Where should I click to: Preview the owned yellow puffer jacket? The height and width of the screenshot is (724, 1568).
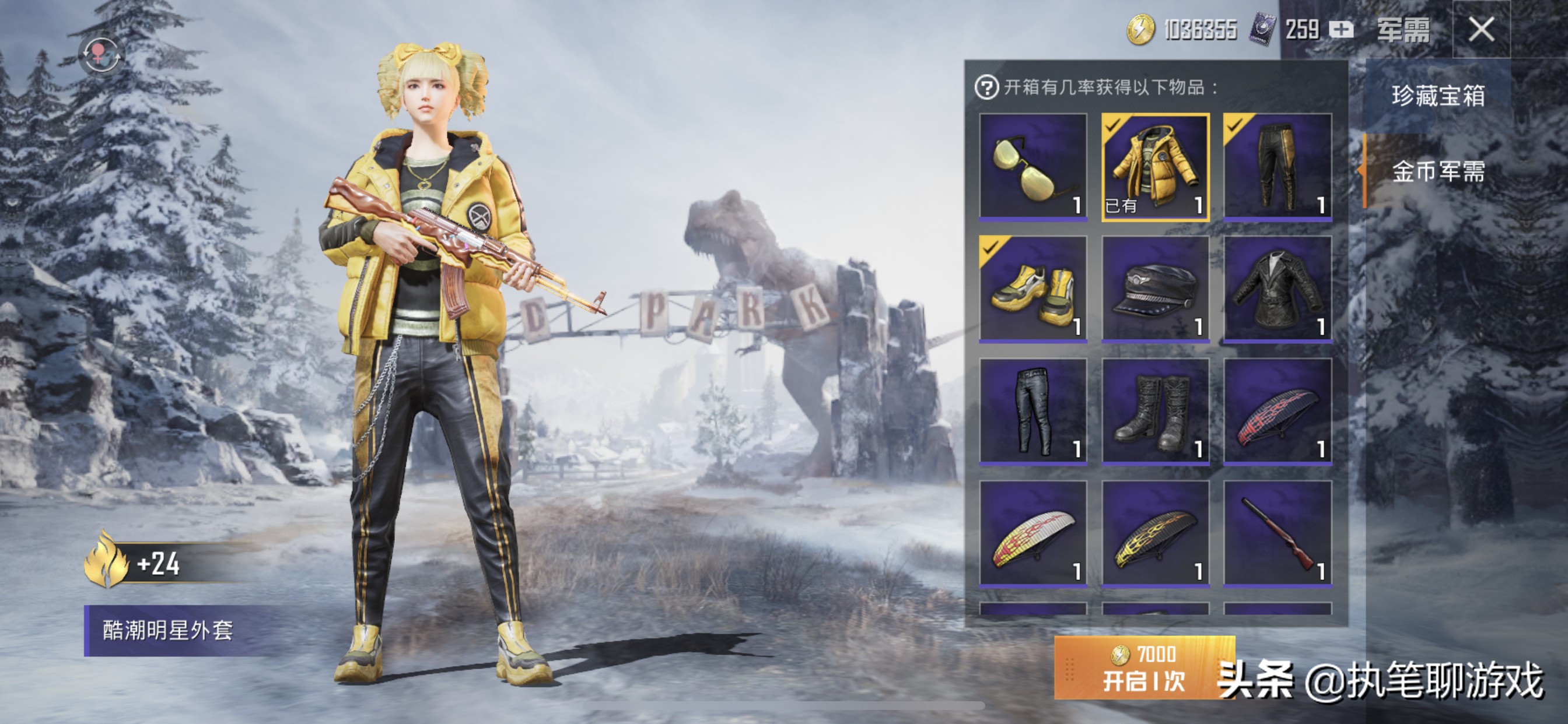pos(1156,166)
